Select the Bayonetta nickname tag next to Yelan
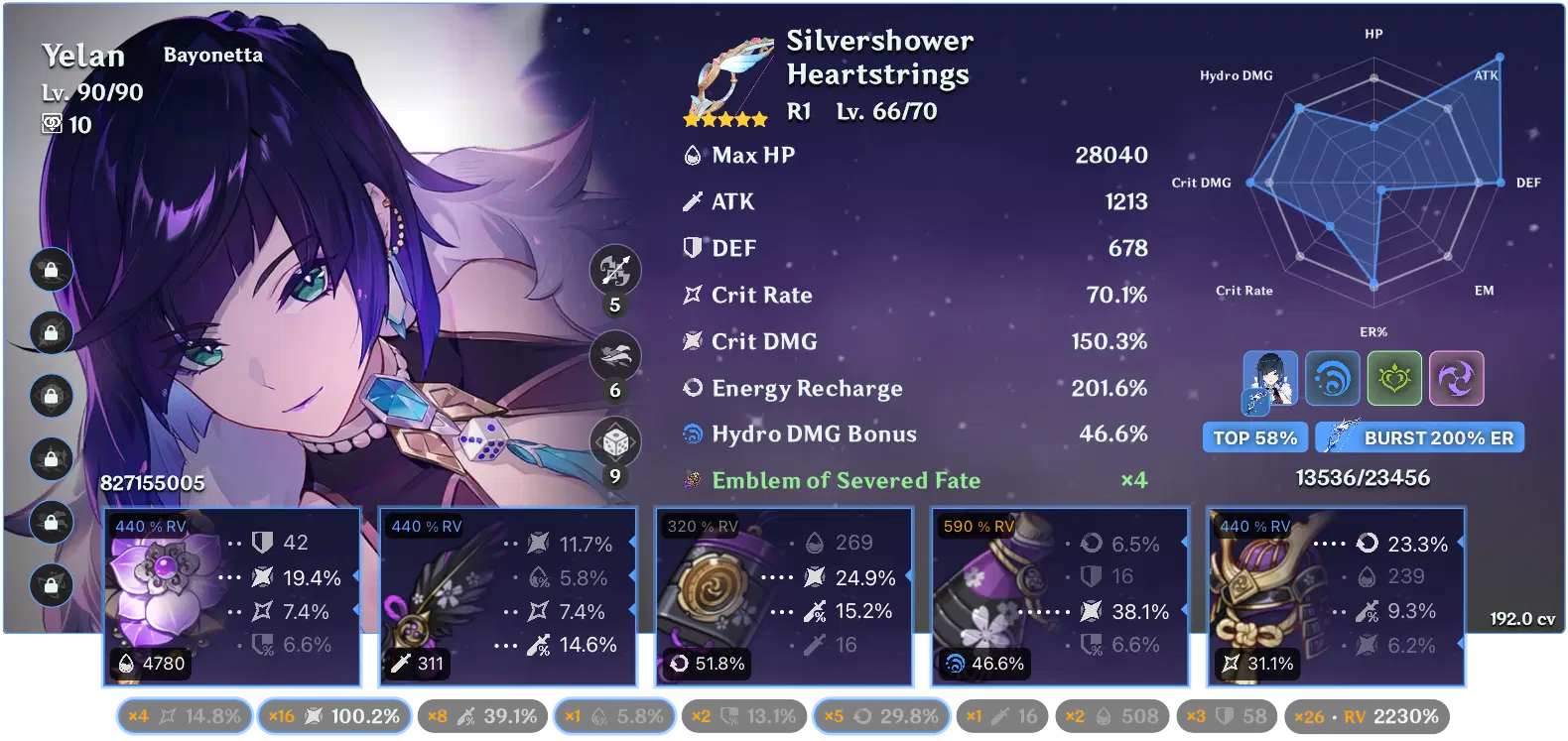 pos(213,55)
